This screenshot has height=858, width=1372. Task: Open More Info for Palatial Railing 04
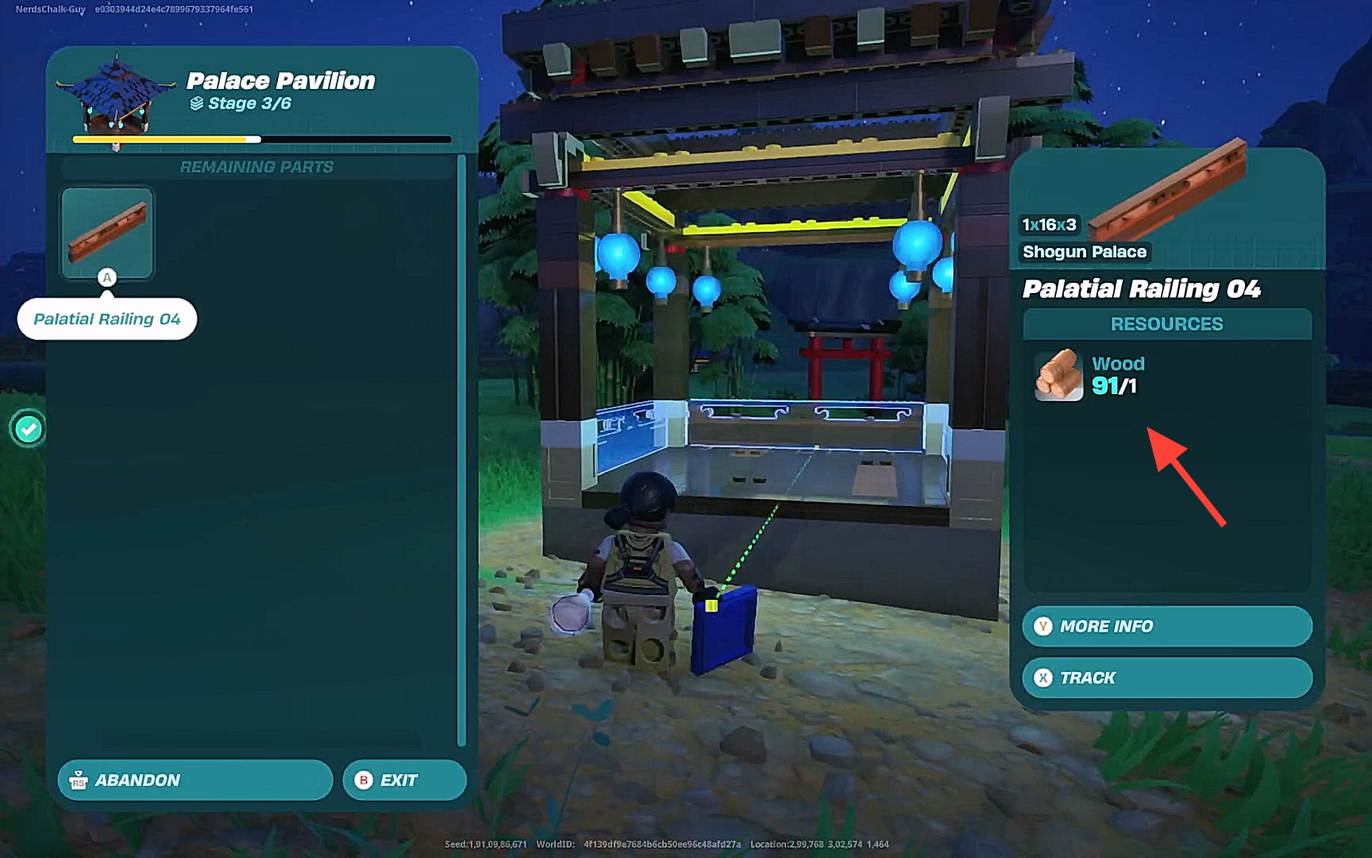tap(1166, 626)
